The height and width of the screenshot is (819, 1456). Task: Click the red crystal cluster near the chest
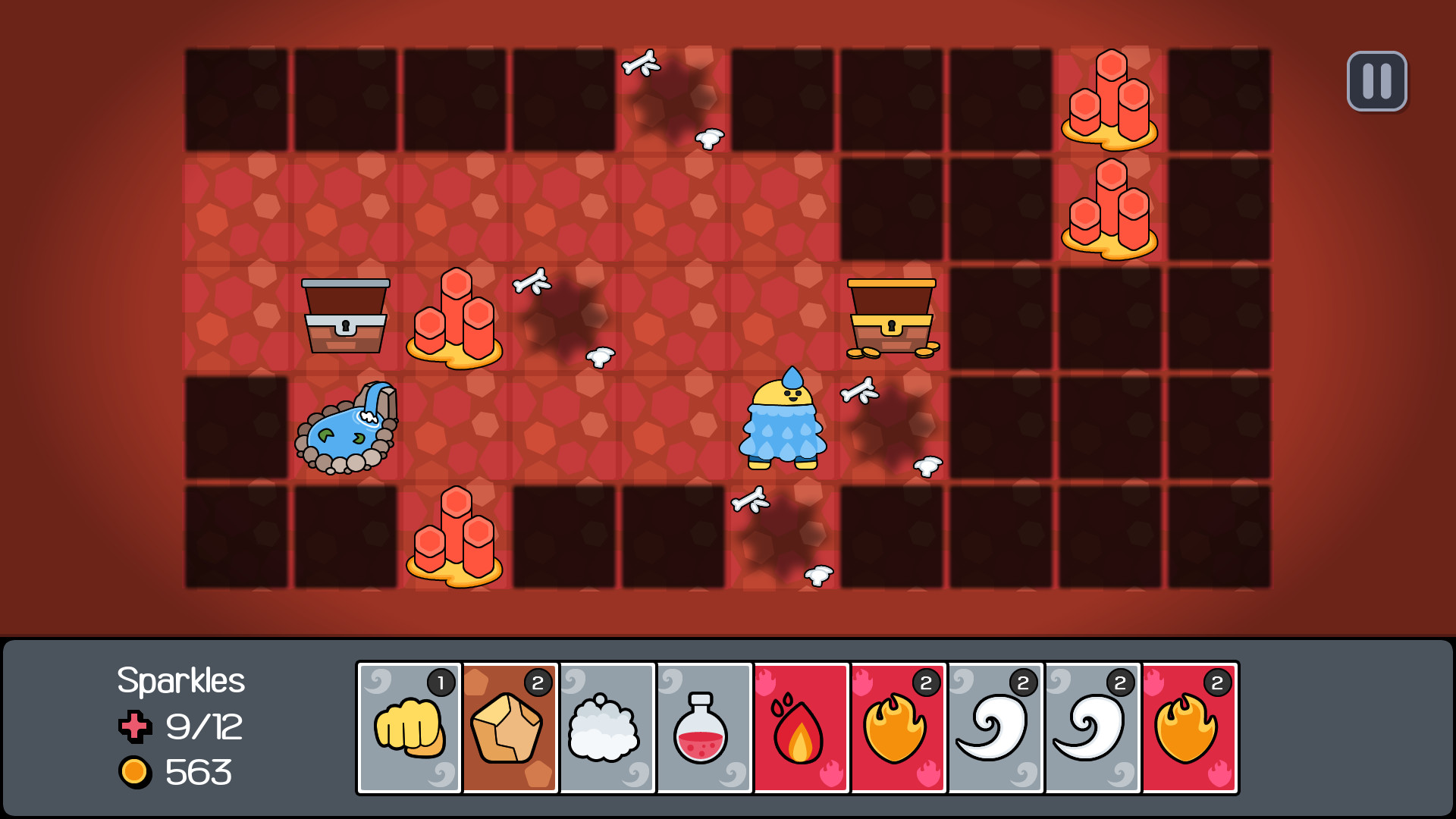tap(455, 318)
